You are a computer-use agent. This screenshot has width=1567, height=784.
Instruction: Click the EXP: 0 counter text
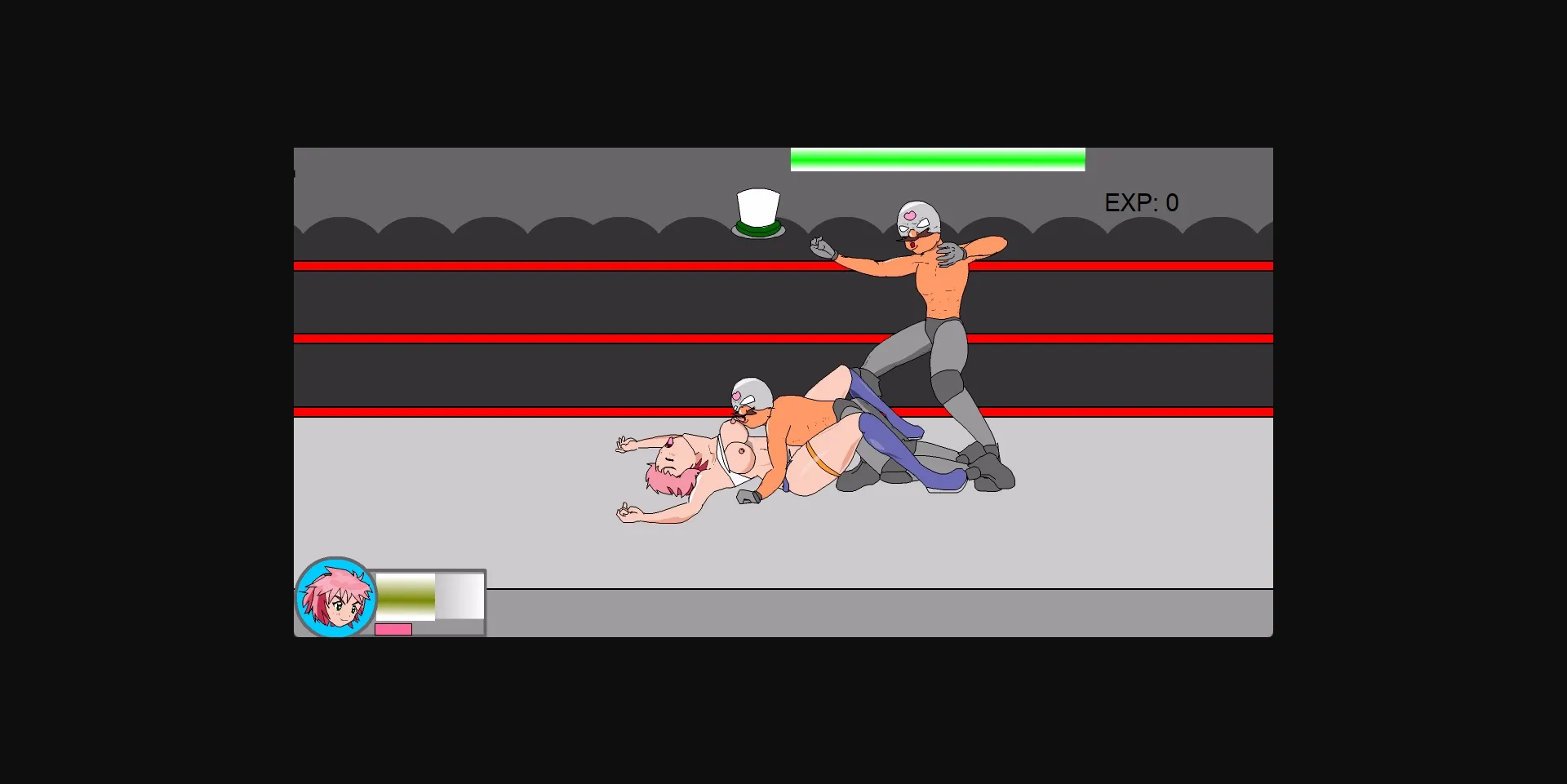point(1142,202)
